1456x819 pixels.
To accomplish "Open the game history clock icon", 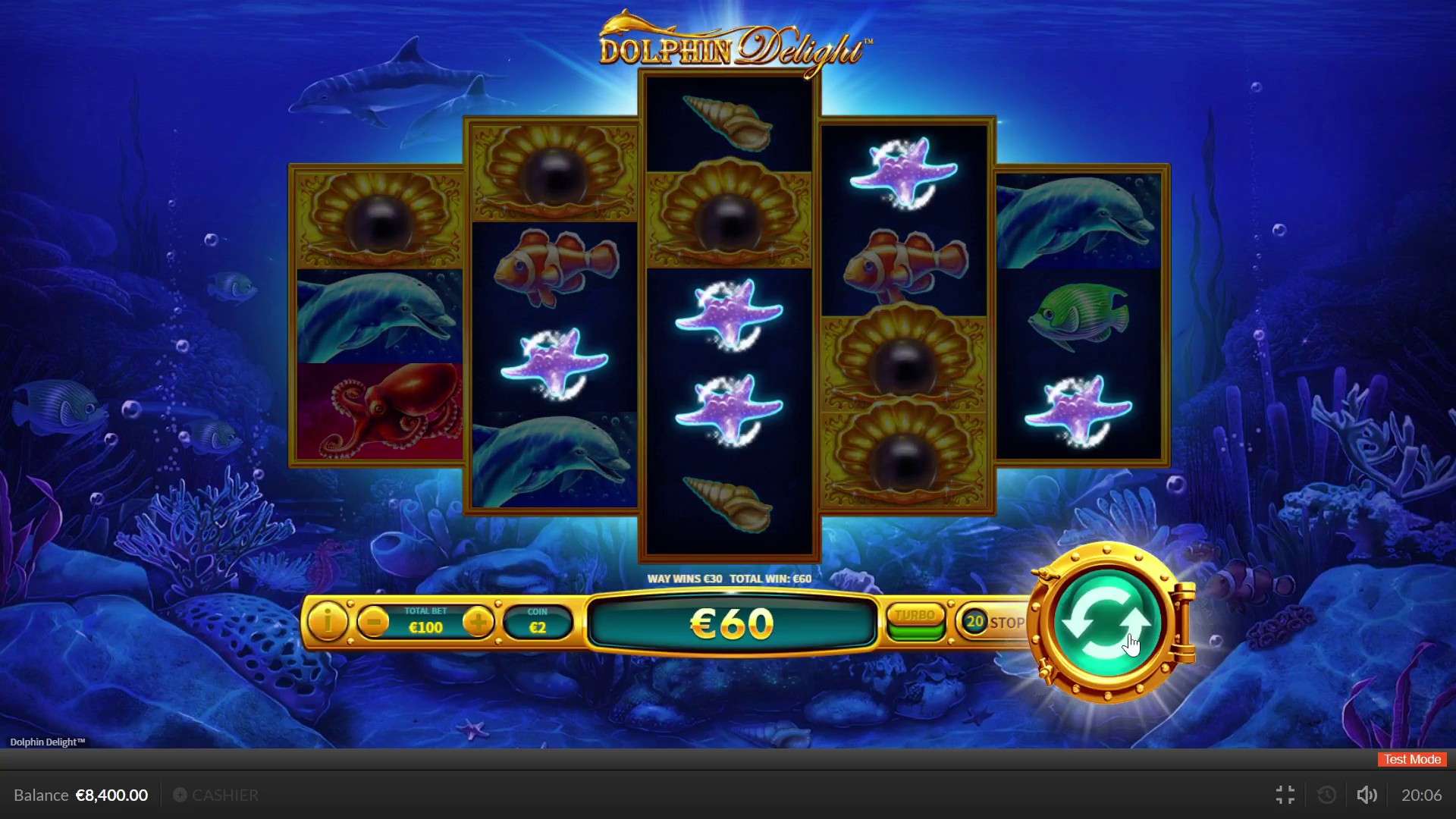I will (x=1327, y=795).
